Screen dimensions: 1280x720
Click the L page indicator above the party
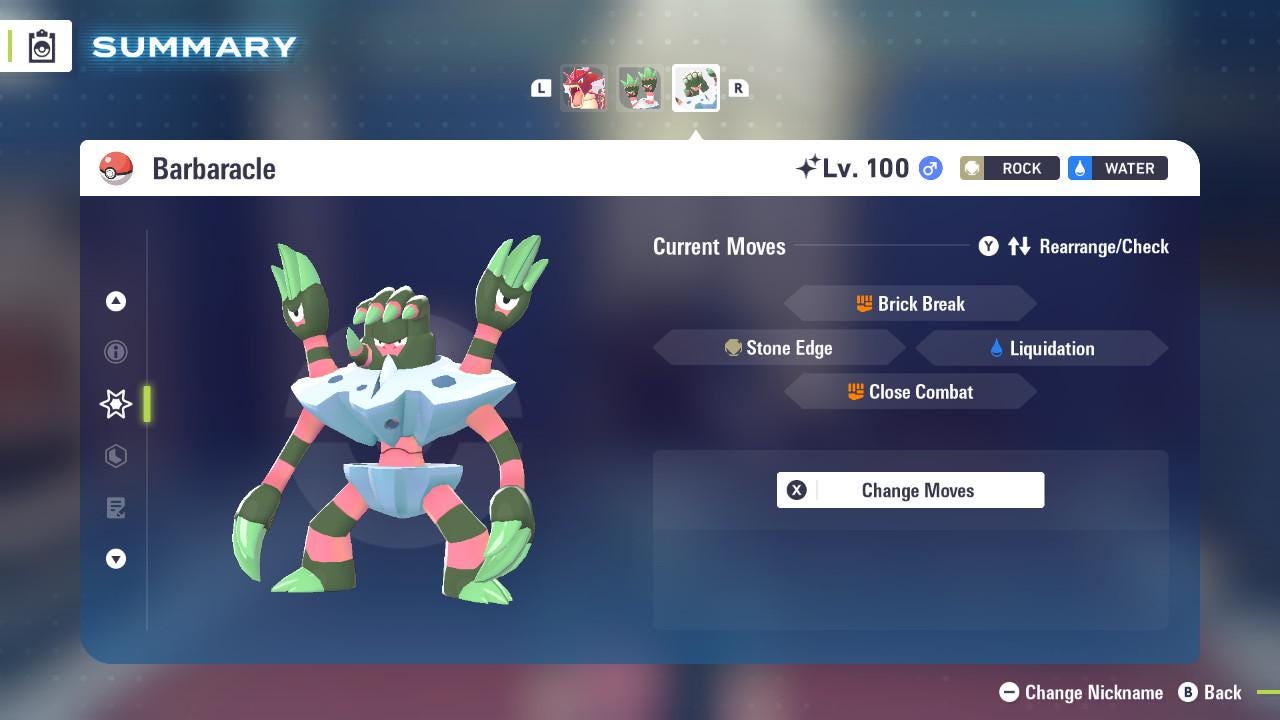click(541, 88)
